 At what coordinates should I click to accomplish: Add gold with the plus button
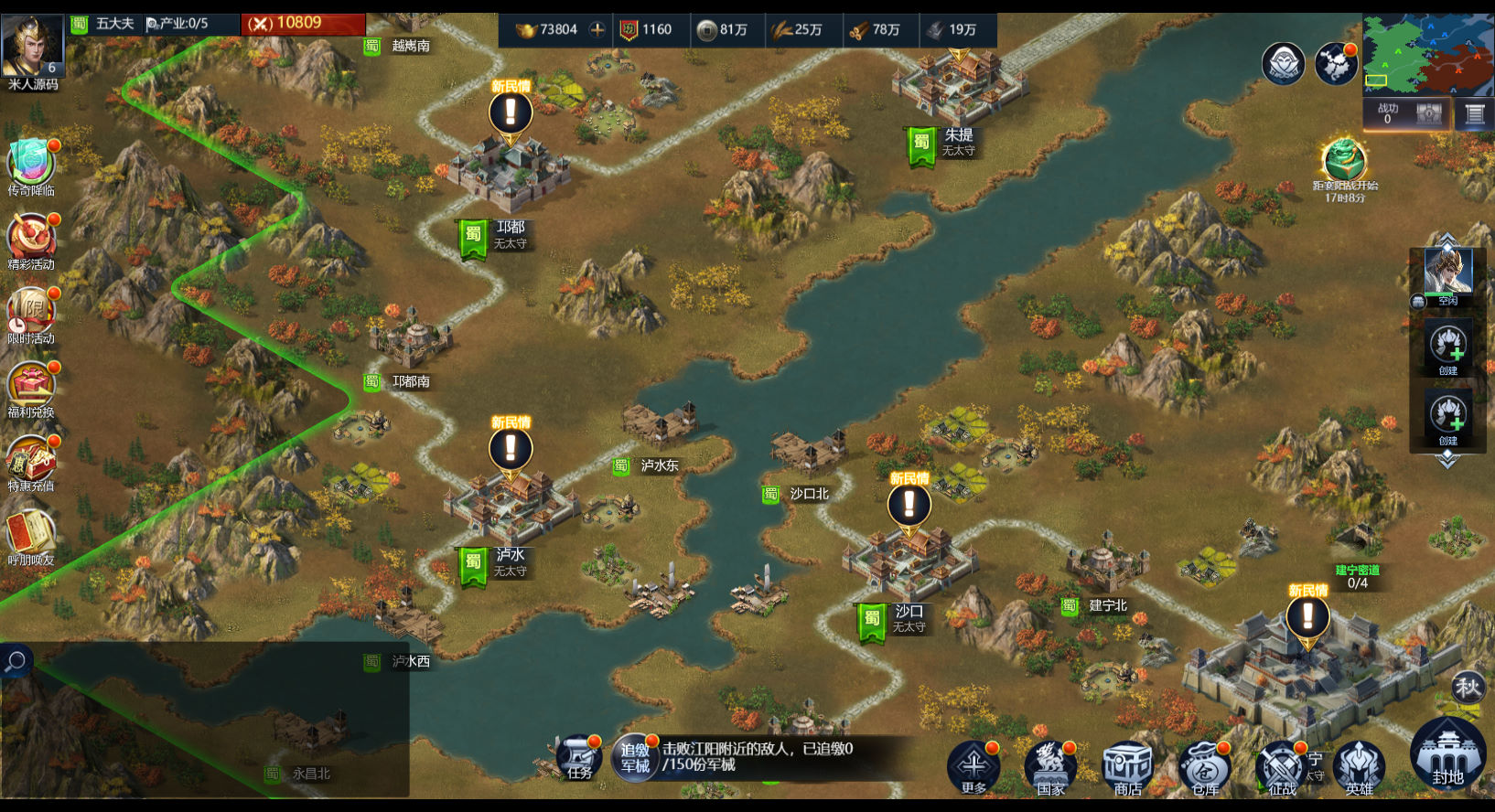[597, 29]
